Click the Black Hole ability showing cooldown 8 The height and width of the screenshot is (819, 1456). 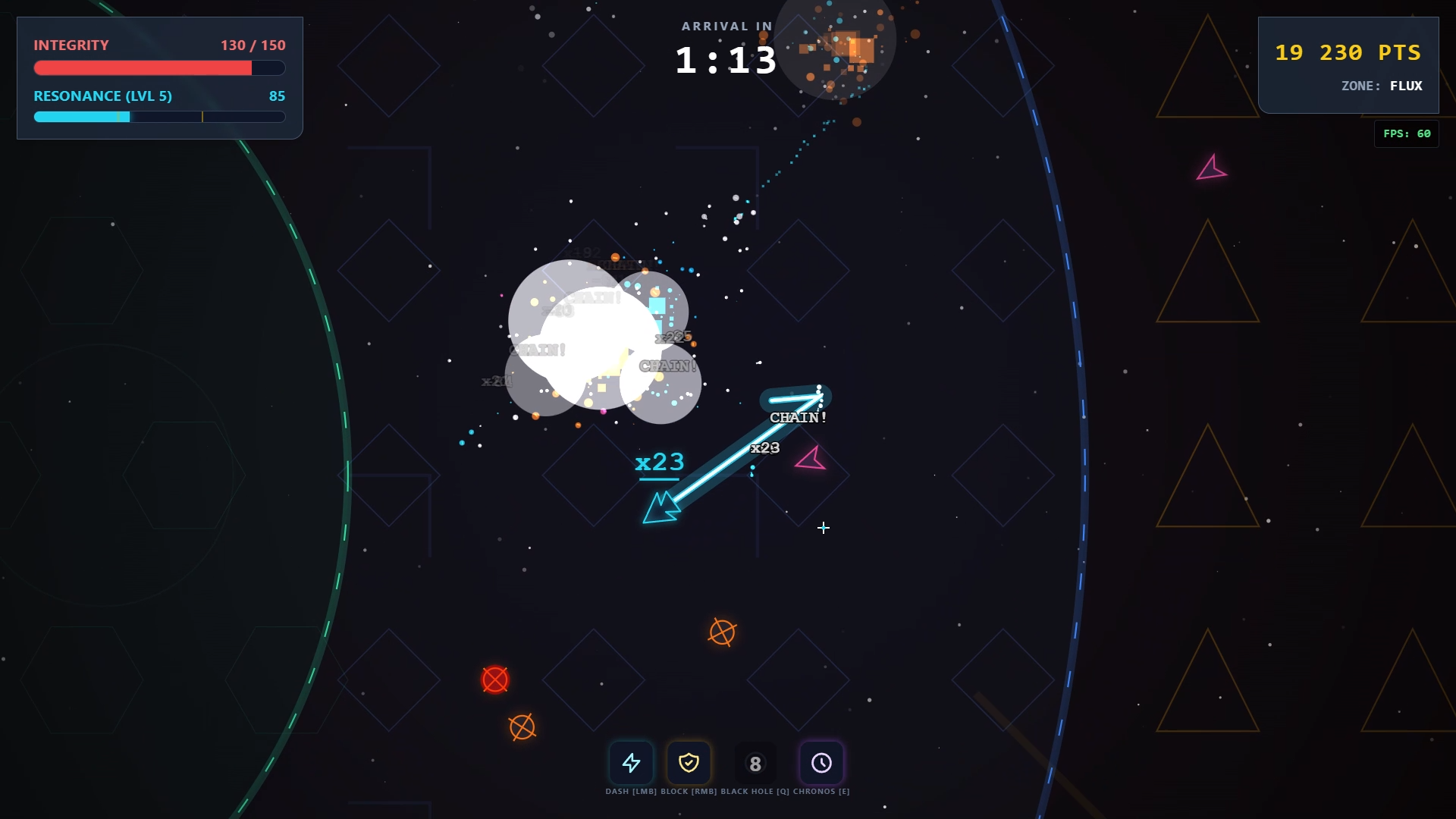(755, 764)
